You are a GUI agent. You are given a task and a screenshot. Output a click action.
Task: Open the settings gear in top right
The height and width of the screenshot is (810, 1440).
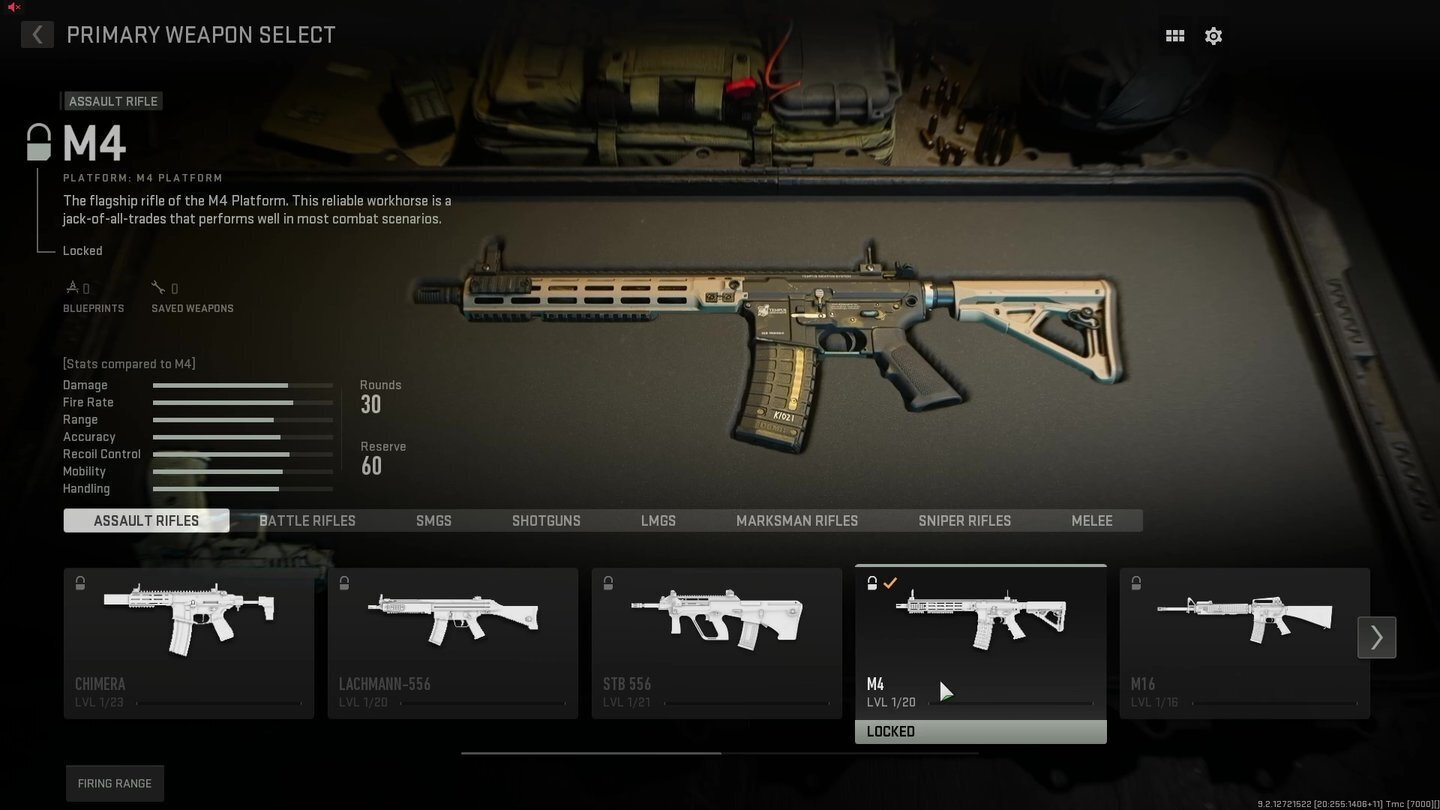click(1213, 35)
